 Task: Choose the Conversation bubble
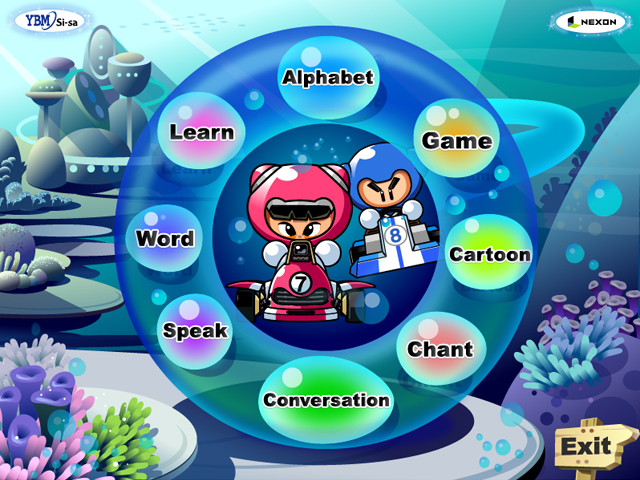[326, 399]
